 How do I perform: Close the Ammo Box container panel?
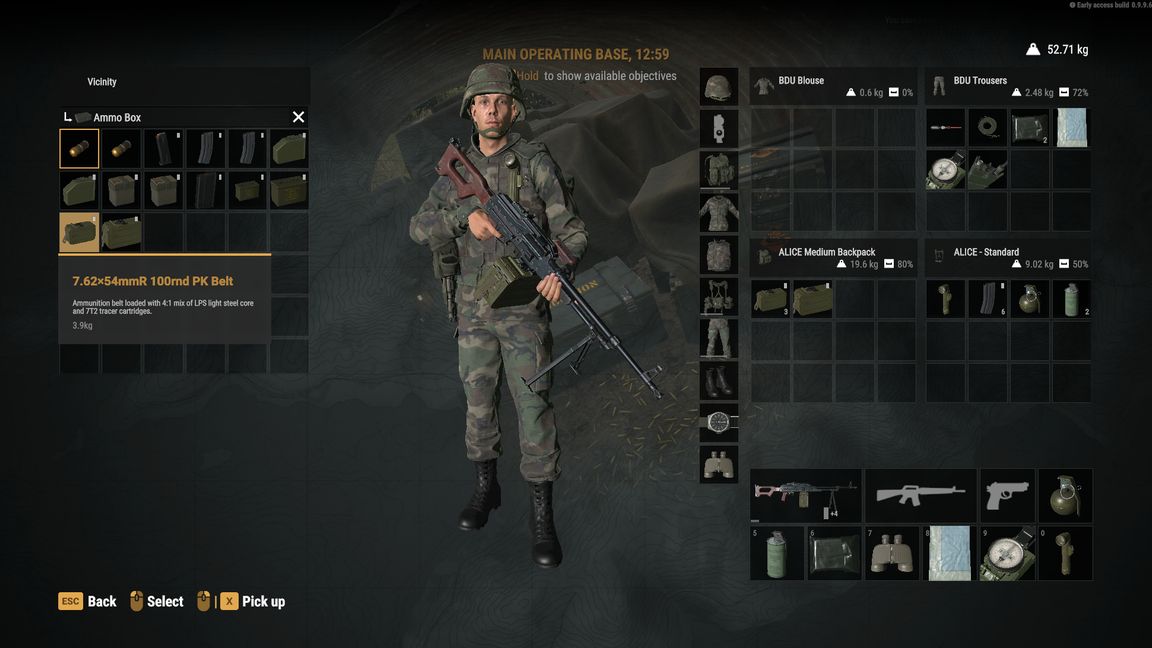tap(298, 117)
